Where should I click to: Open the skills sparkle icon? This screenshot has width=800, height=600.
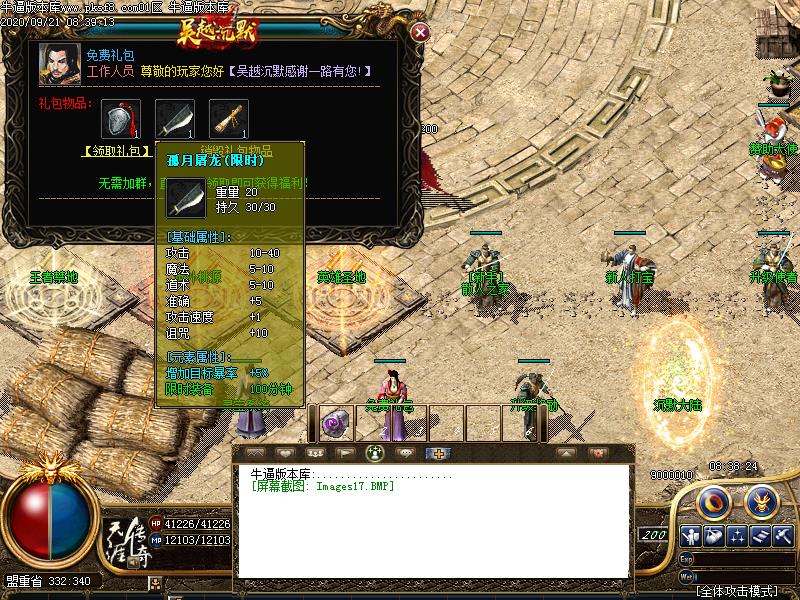738,537
